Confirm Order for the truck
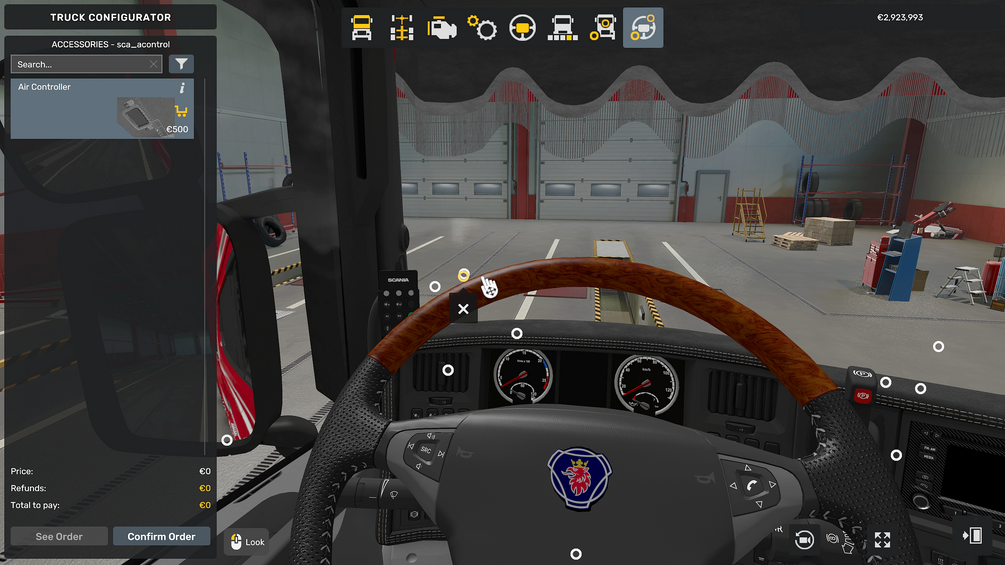 pos(161,537)
